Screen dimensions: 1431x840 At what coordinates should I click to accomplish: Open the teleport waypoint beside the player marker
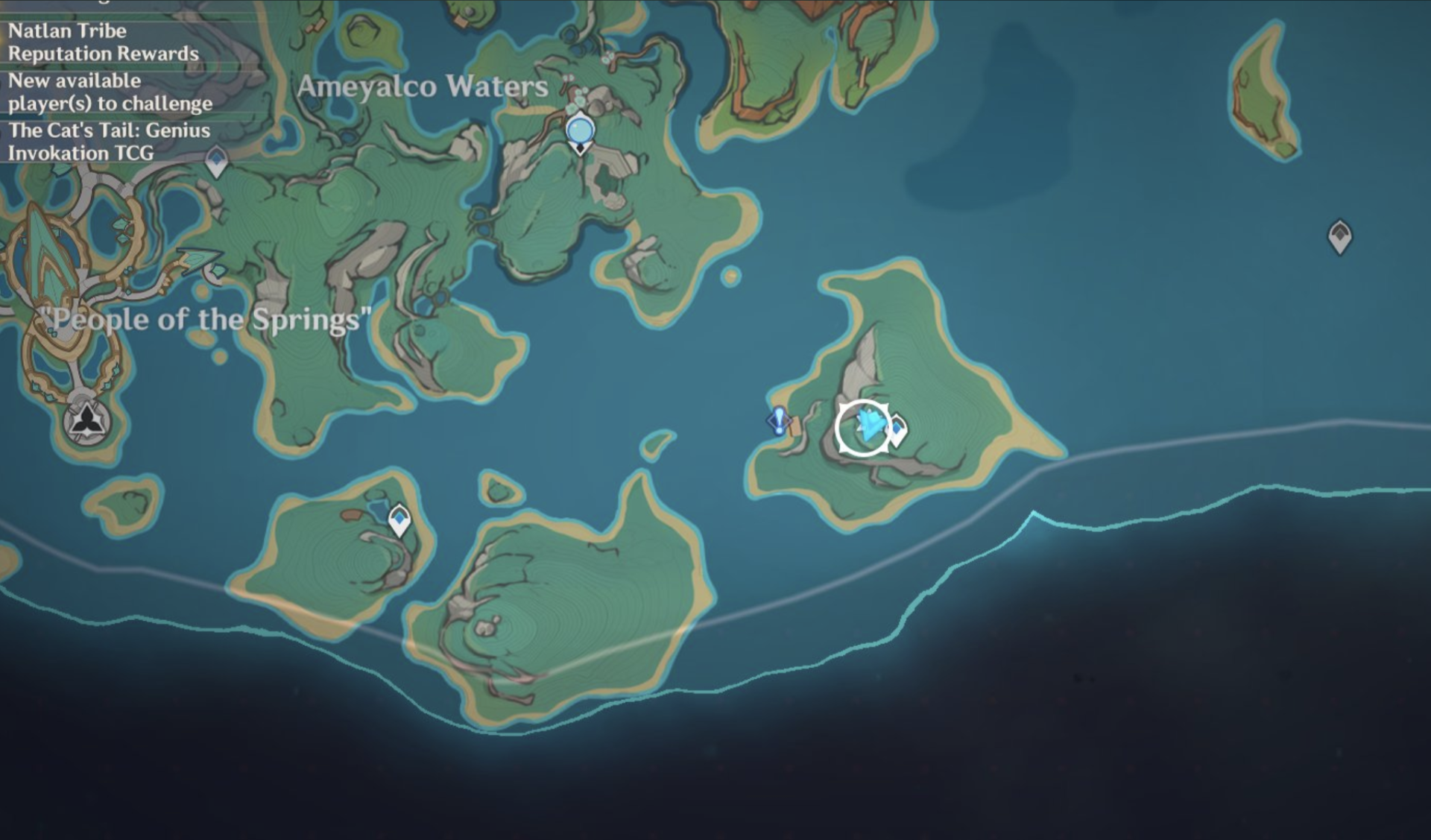(x=897, y=427)
